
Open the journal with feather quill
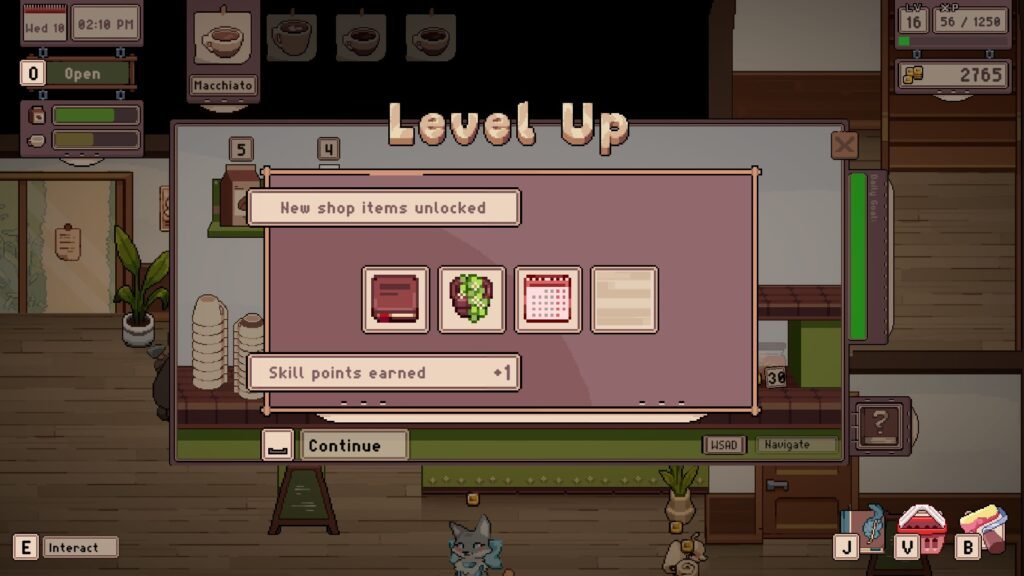point(864,529)
